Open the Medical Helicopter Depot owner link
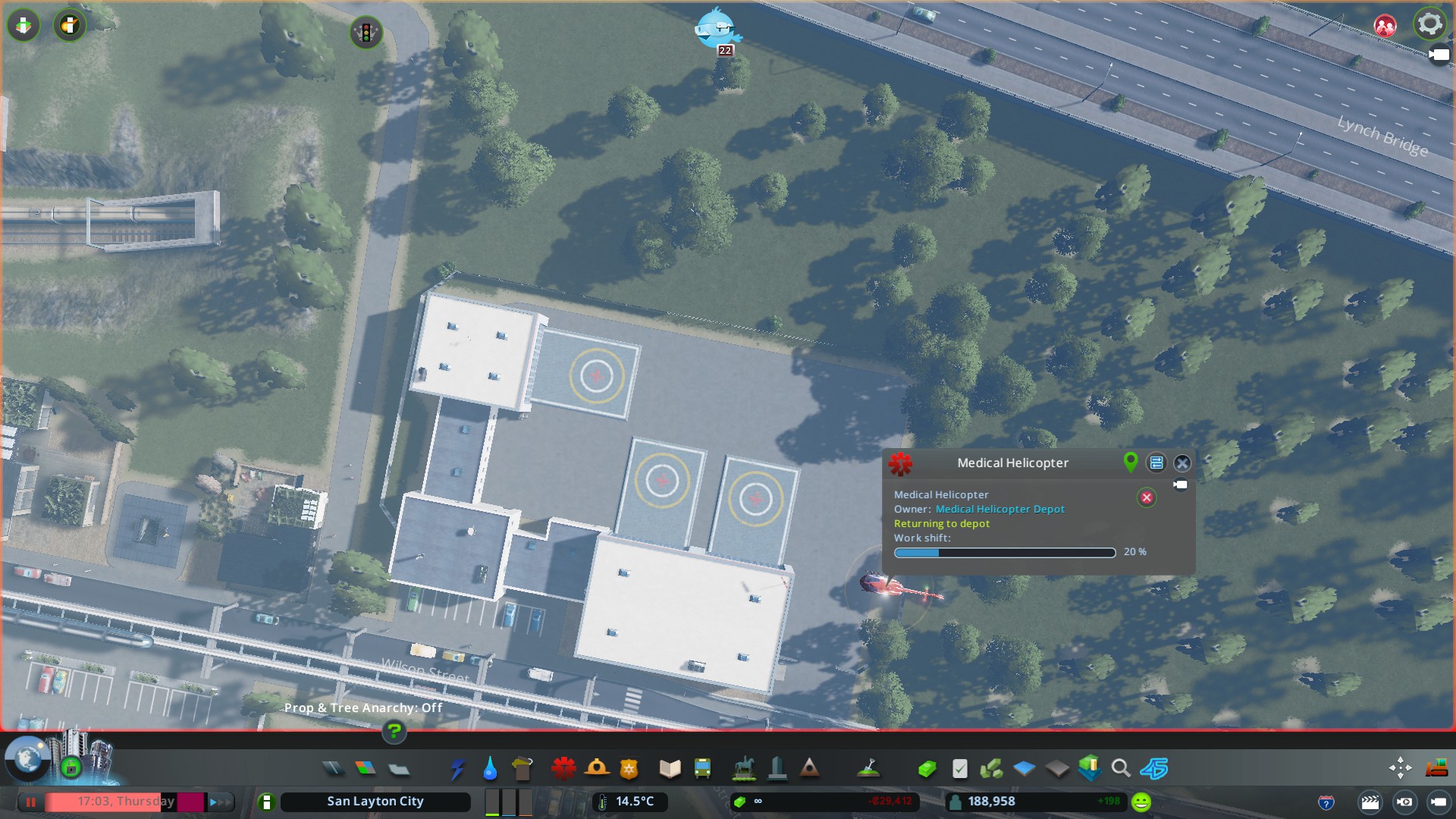 pyautogui.click(x=999, y=510)
